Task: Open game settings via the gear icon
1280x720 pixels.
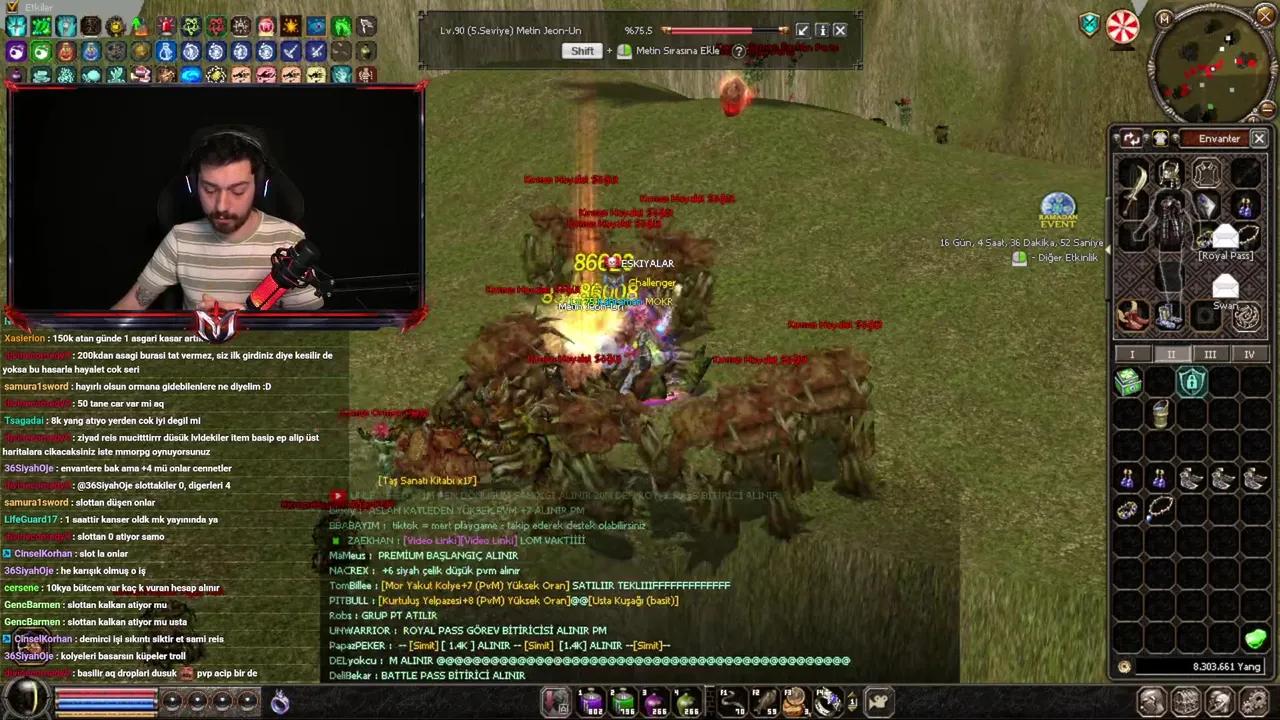Action: pyautogui.click(x=1253, y=701)
